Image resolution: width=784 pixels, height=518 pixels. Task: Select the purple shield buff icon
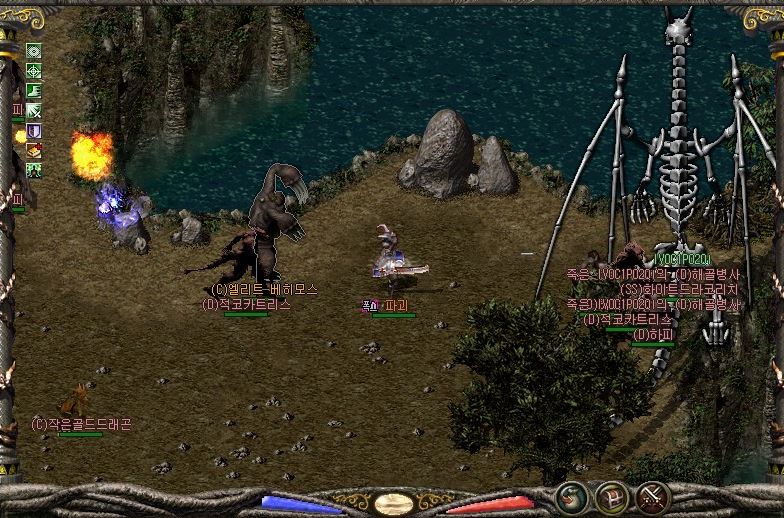point(34,131)
